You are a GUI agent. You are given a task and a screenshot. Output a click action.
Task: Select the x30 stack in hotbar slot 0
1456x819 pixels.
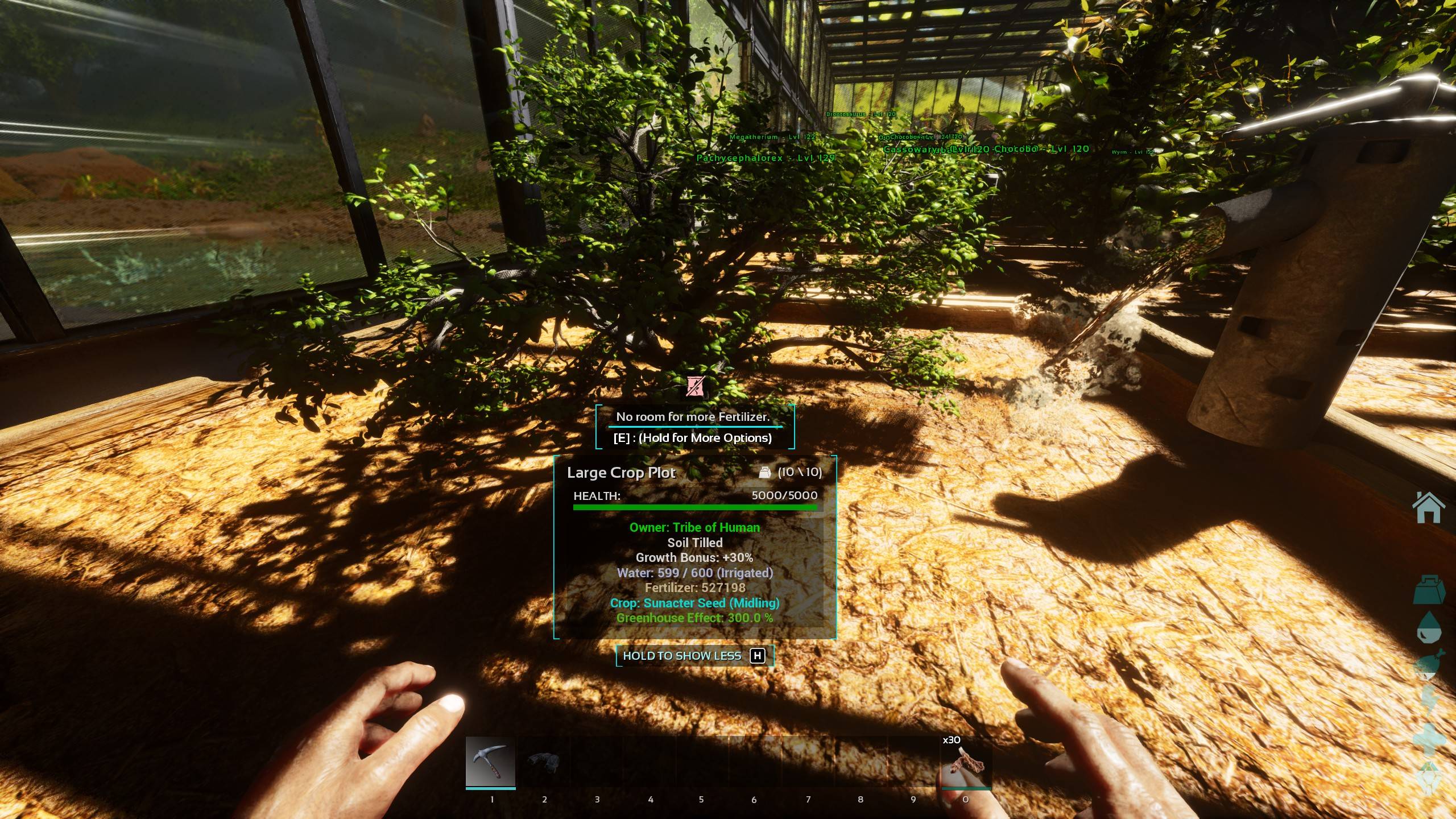(x=966, y=763)
